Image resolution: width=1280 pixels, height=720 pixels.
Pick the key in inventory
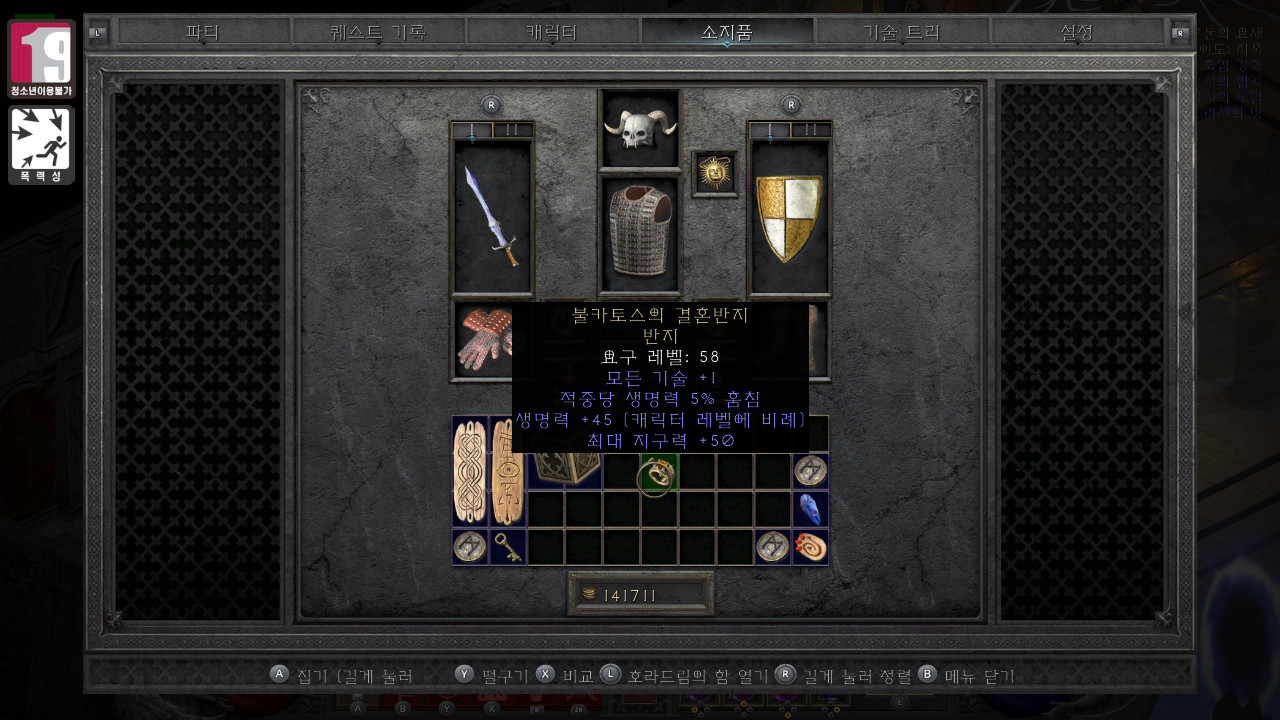coord(507,547)
